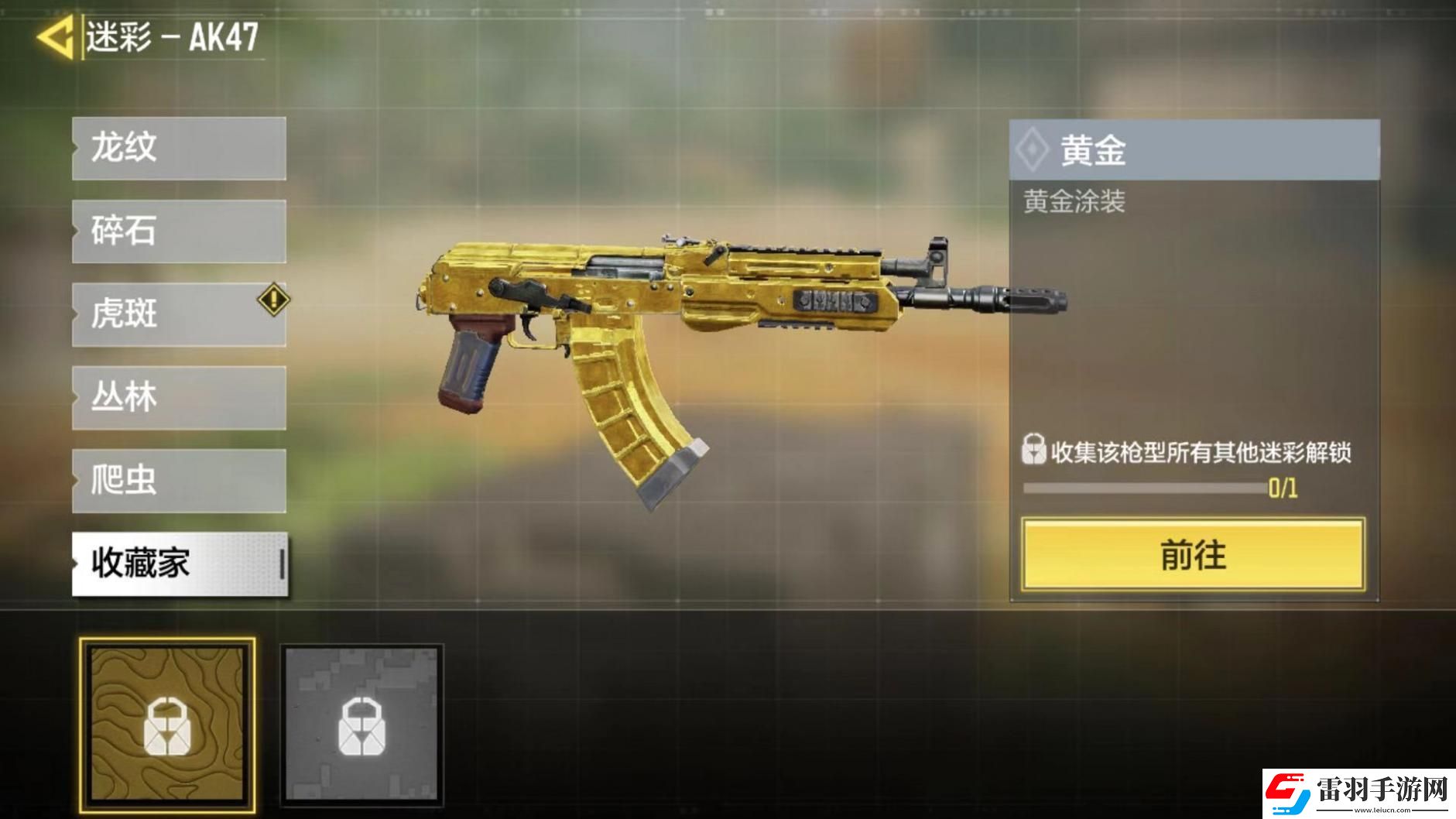This screenshot has height=819, width=1456.
Task: Switch to the 碎石 camo category
Action: (179, 231)
